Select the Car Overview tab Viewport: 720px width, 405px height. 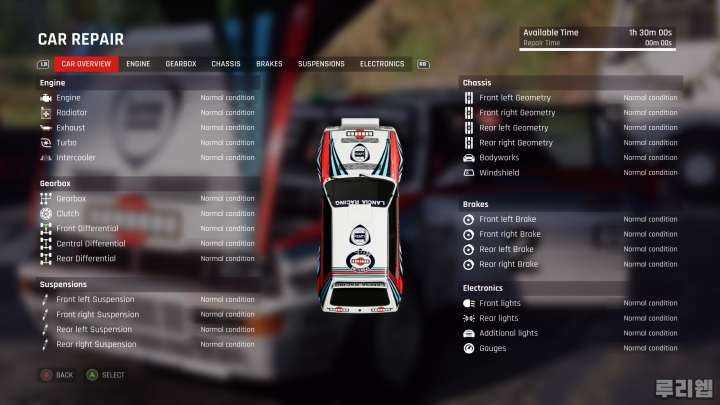(x=86, y=64)
